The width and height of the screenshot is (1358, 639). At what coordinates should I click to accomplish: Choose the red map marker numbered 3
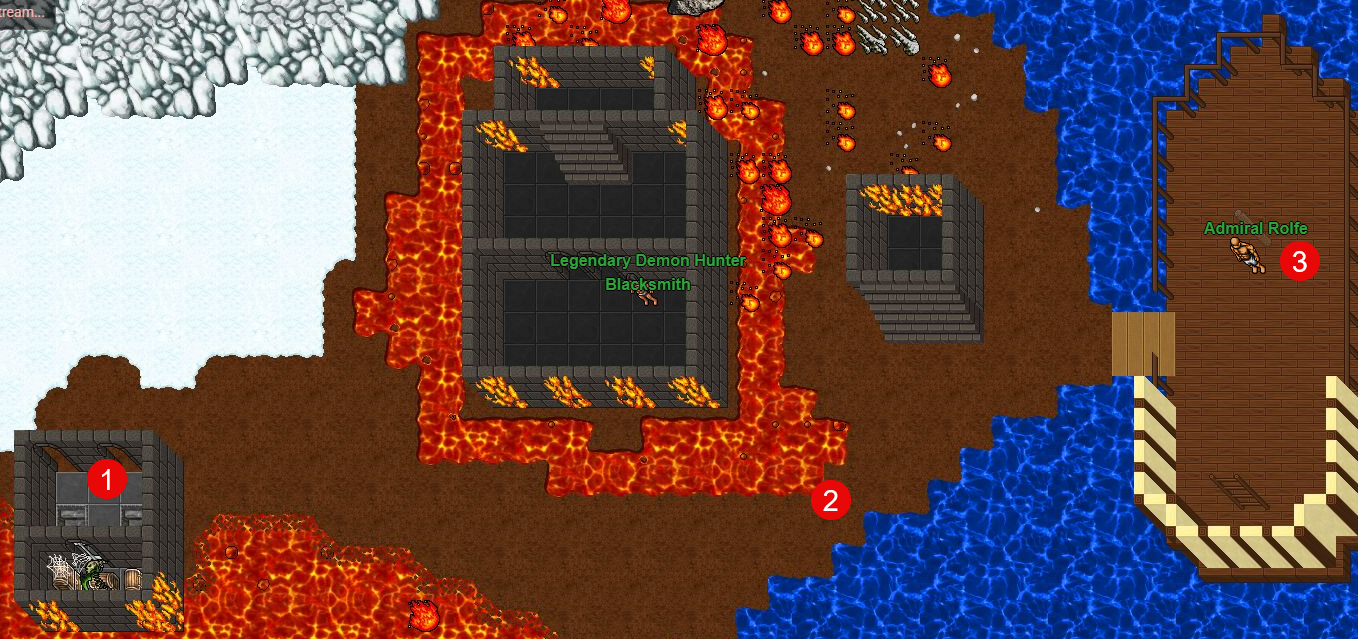1299,262
